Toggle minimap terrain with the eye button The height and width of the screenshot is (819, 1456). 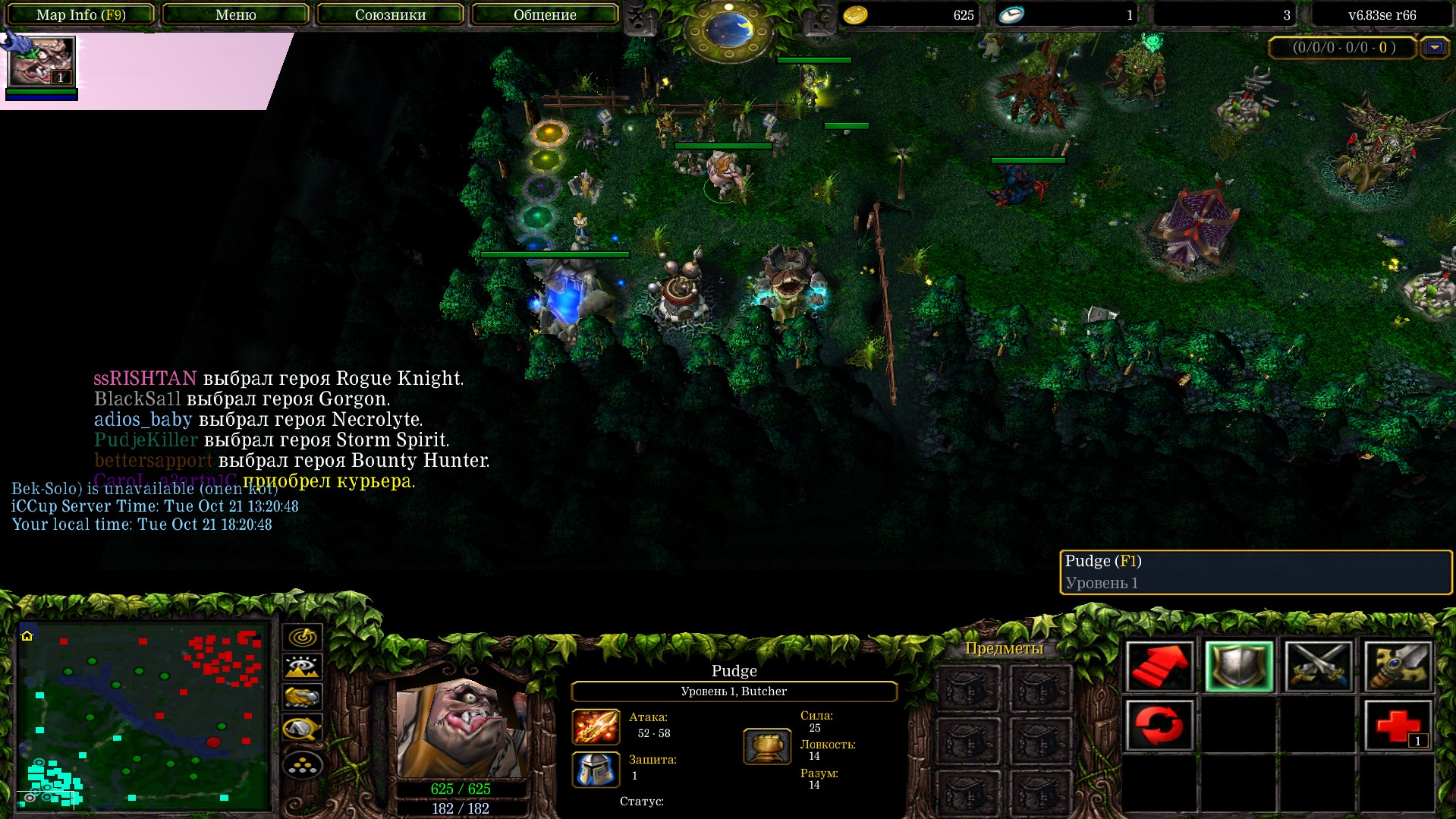point(302,666)
